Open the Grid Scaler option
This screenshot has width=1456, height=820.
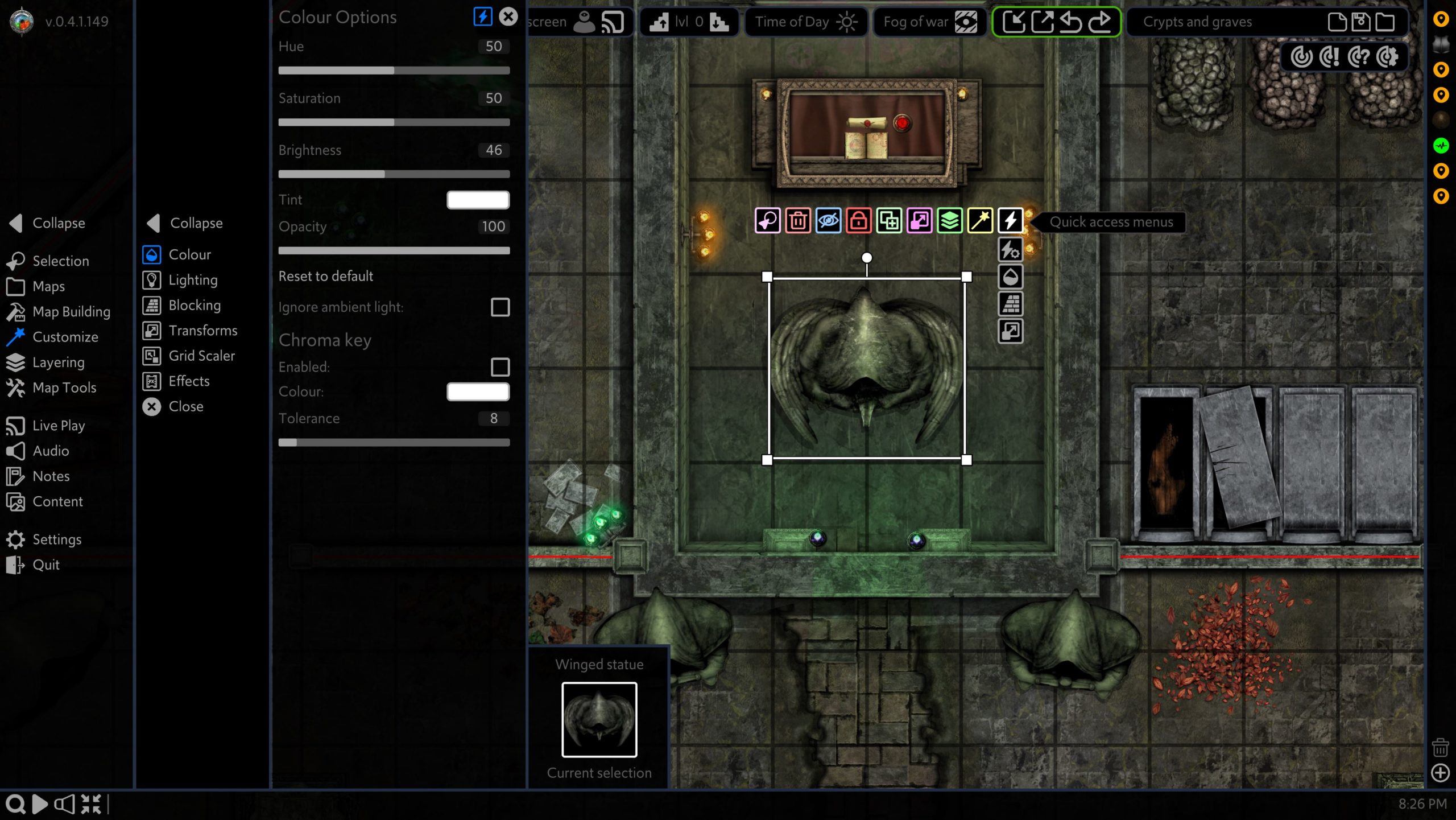[x=201, y=356]
